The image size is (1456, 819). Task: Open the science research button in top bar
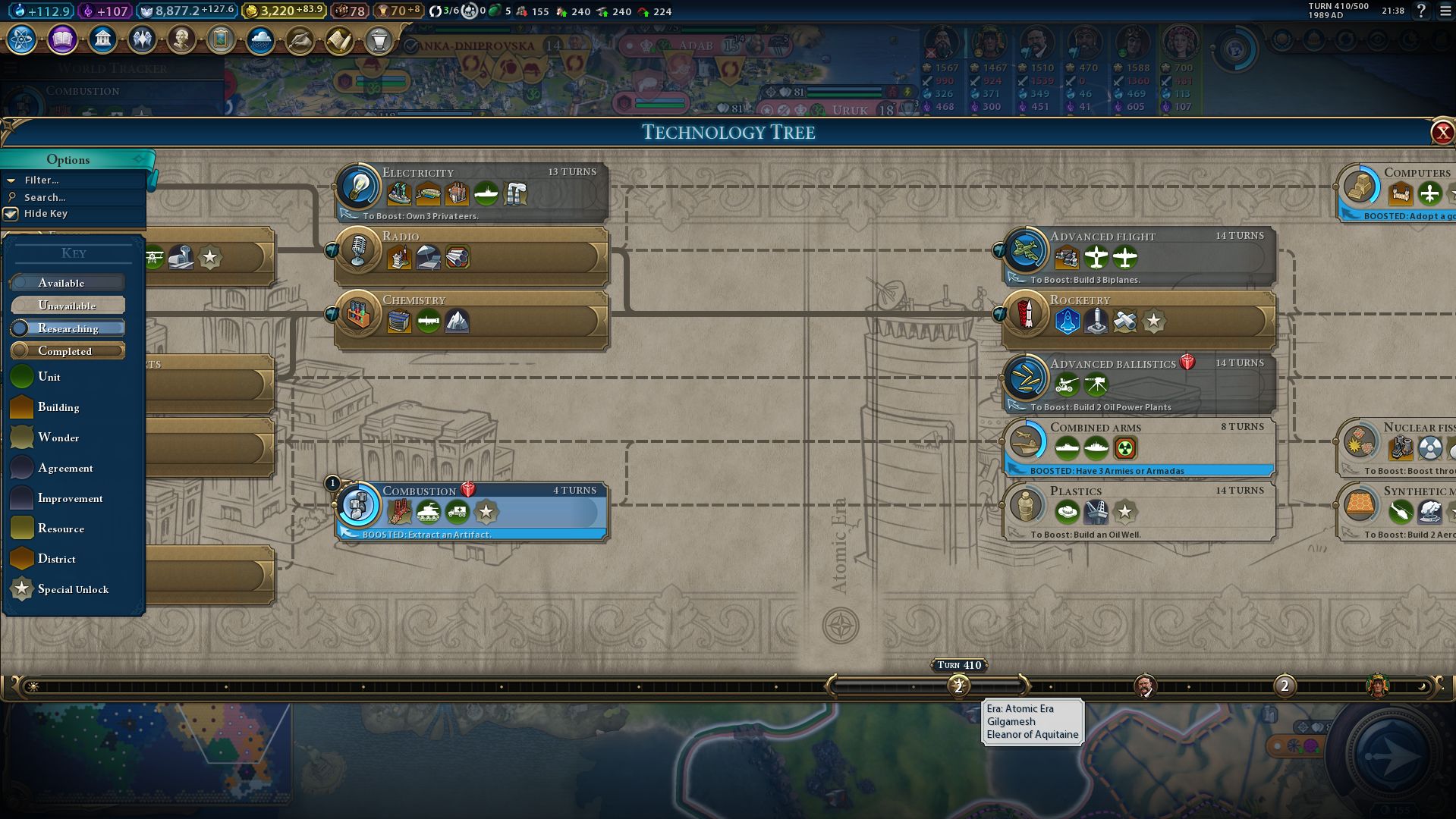22,39
